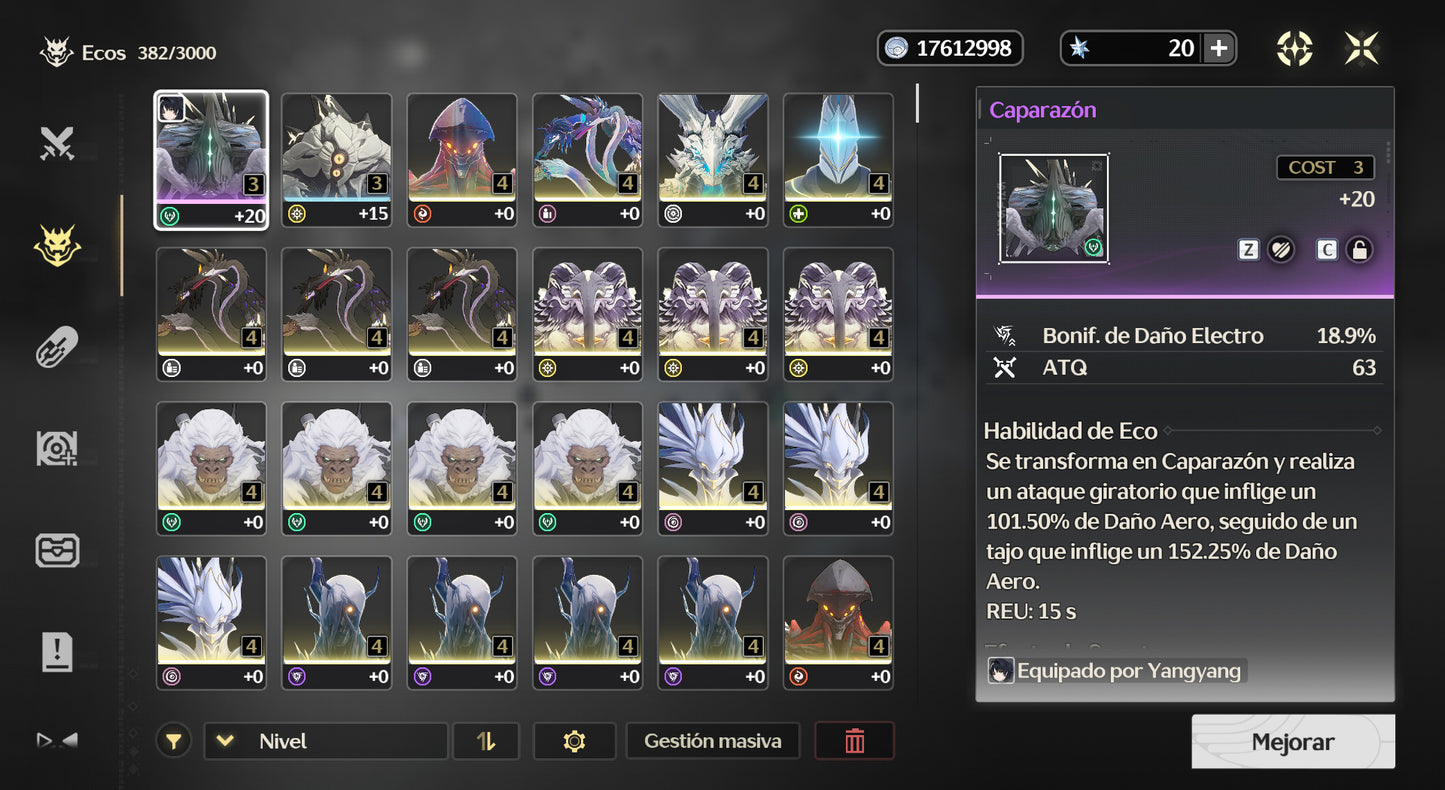Image resolution: width=1445 pixels, height=790 pixels.
Task: Click the Equipado por Yangyang link
Action: click(x=1118, y=671)
